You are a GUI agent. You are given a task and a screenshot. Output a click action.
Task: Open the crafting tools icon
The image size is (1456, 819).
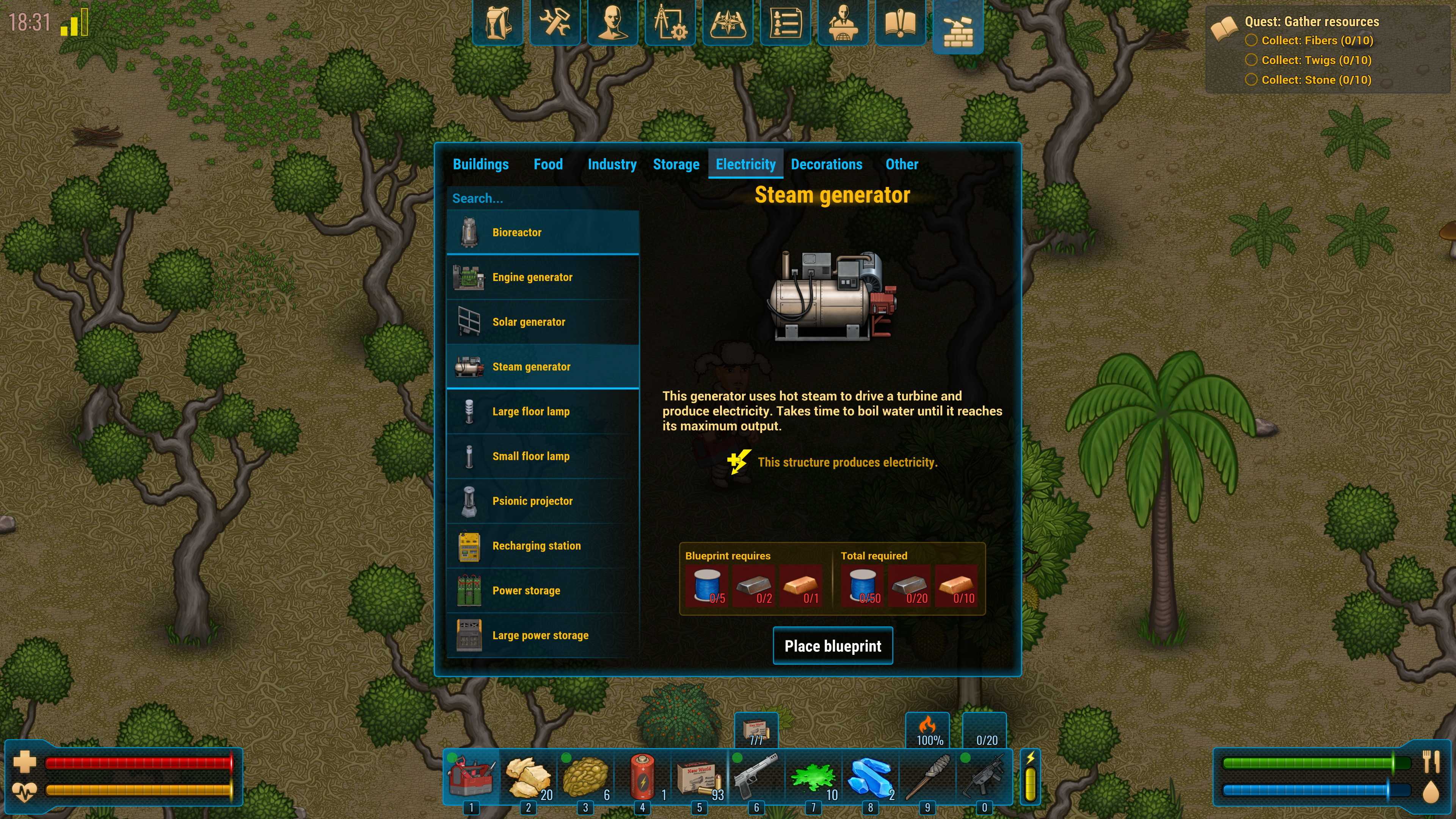pyautogui.click(x=554, y=23)
